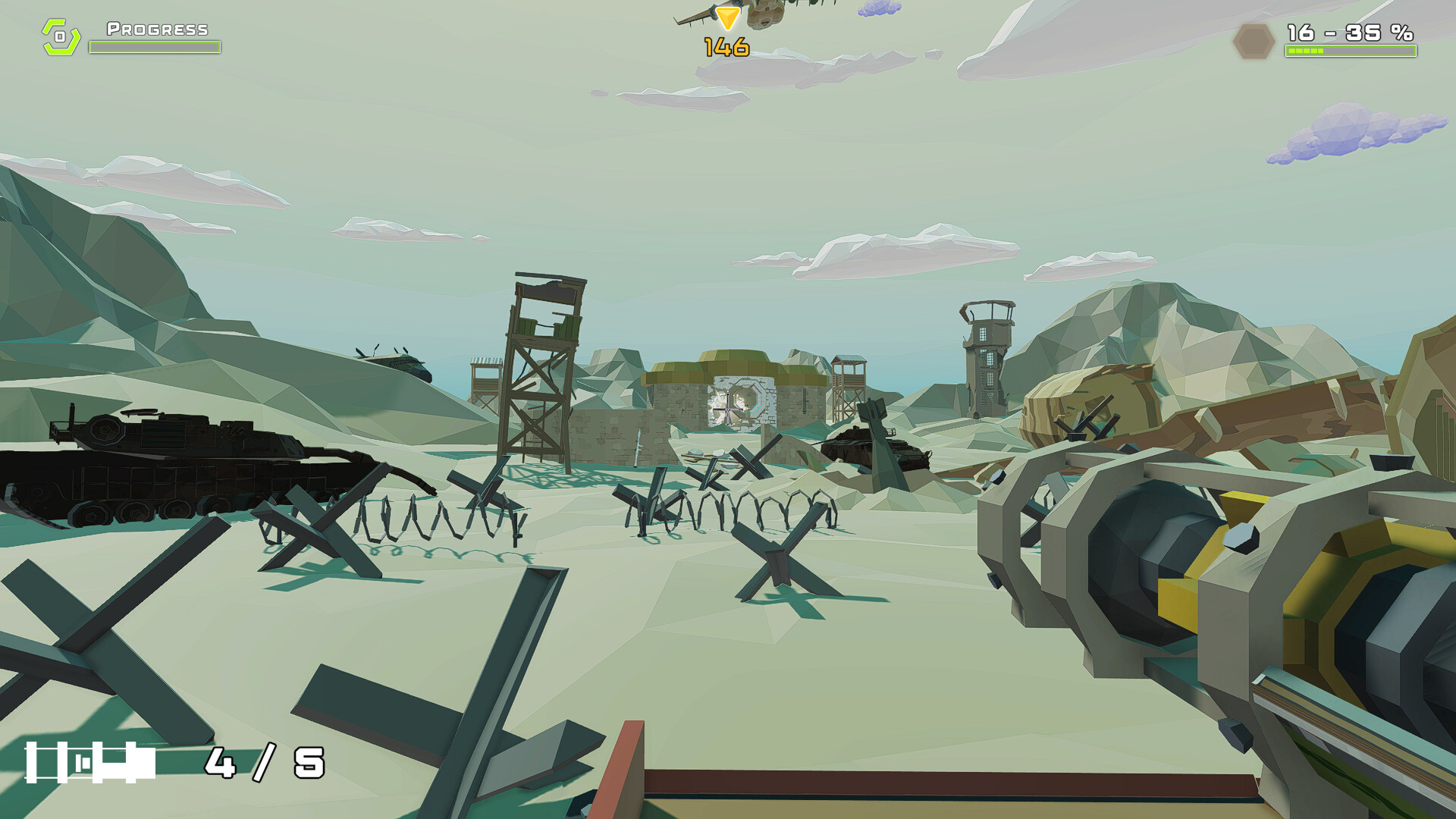Select the Progress label text

pos(155,30)
